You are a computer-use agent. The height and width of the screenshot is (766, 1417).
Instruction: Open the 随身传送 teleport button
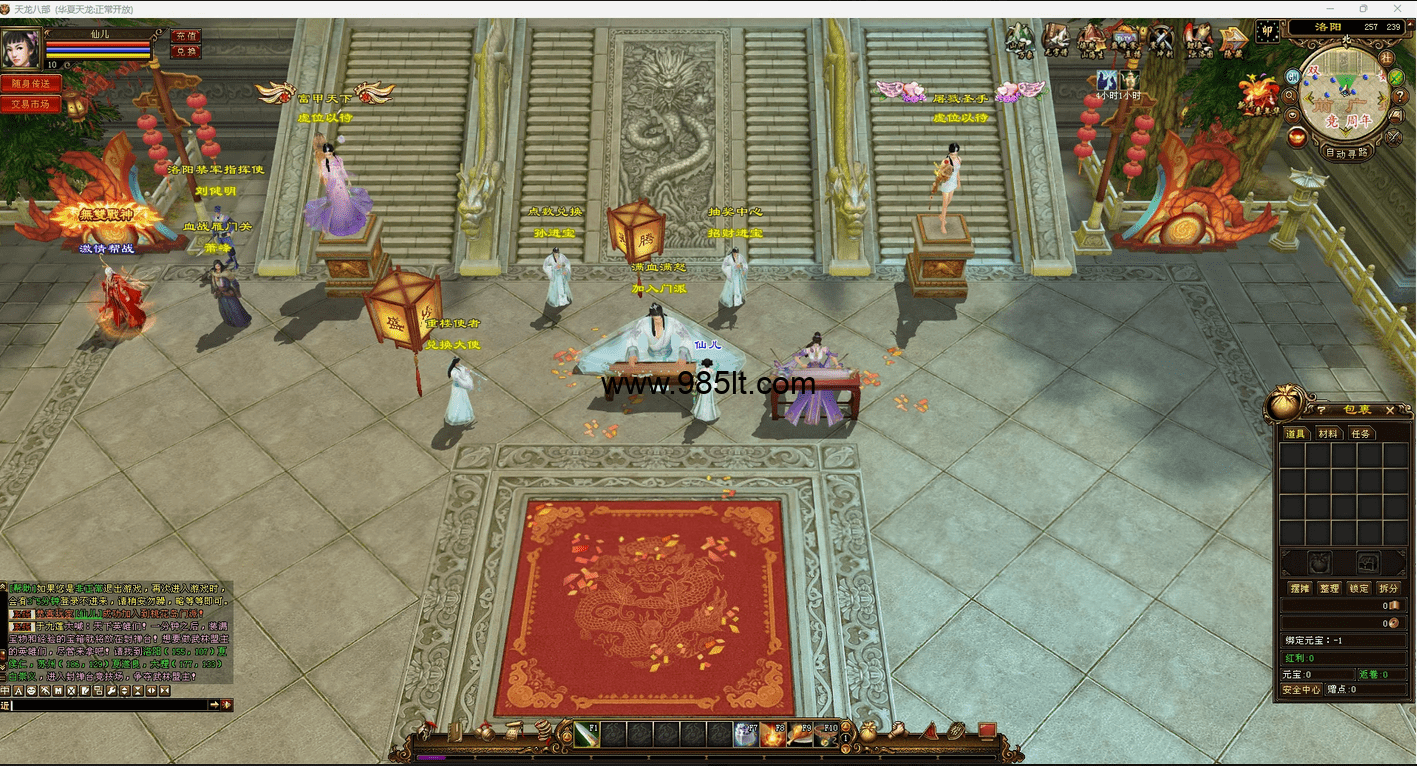point(30,84)
